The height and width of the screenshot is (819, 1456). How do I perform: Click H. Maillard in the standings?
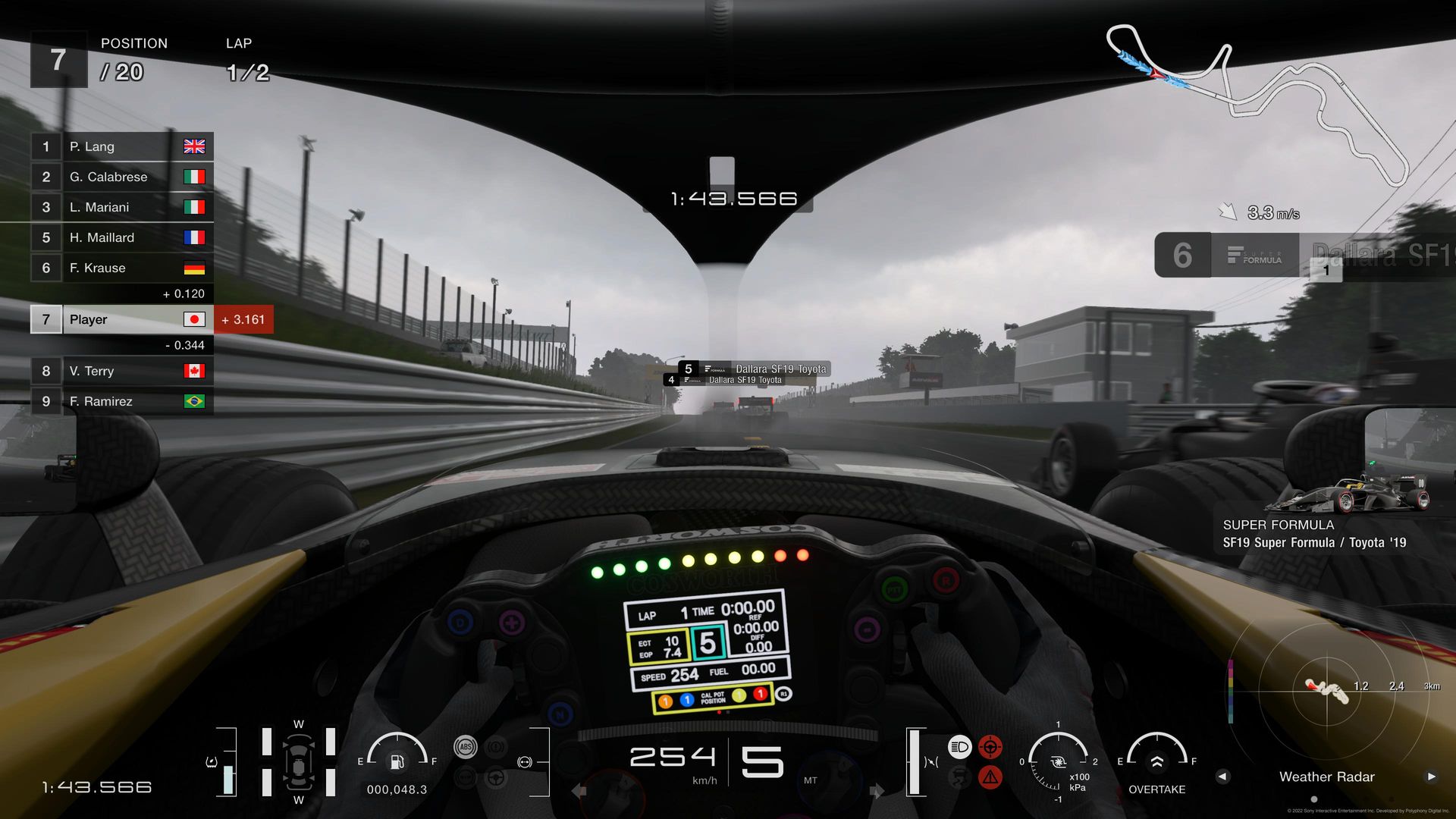121,237
